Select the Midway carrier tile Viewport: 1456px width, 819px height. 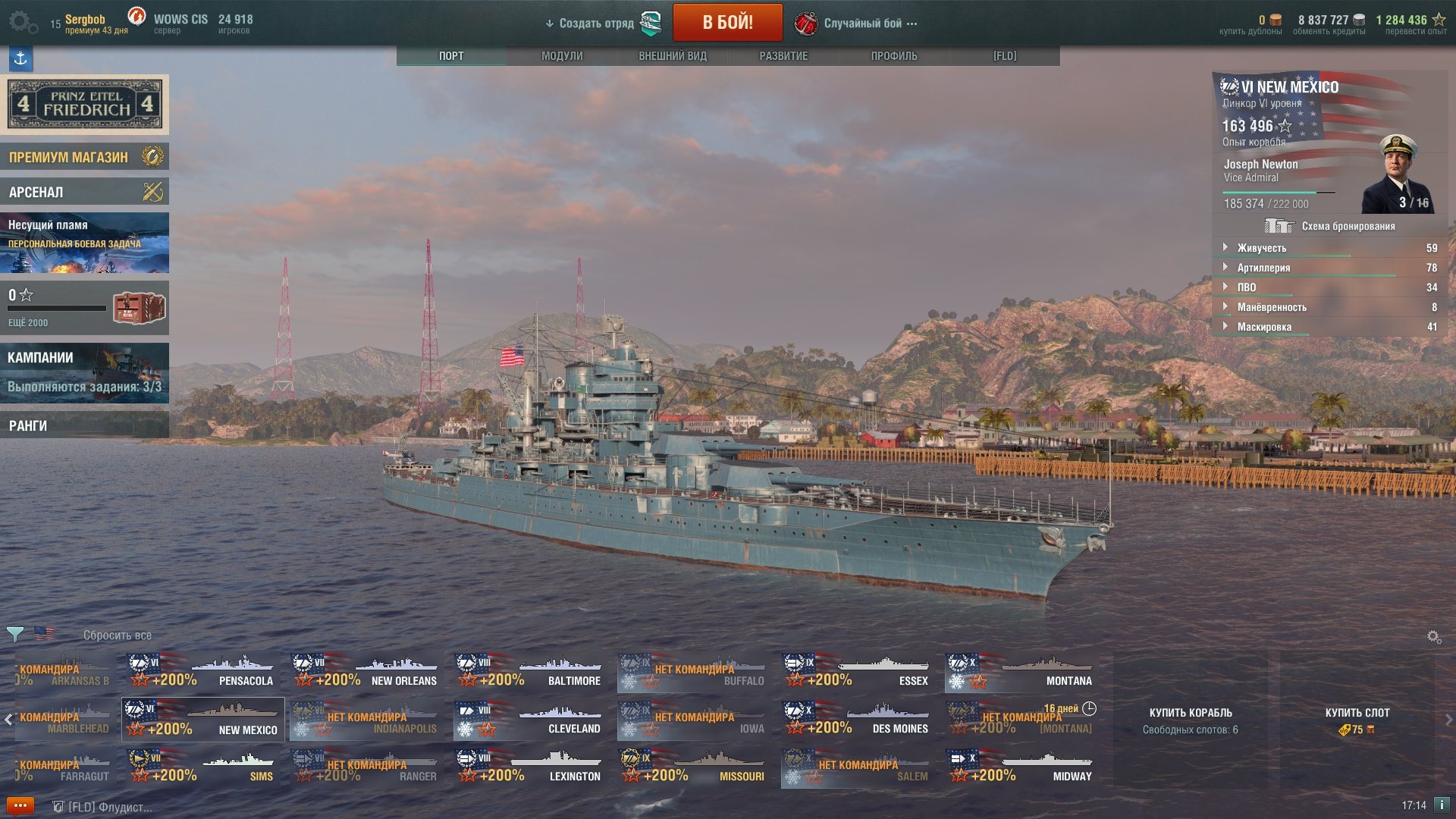[1021, 767]
